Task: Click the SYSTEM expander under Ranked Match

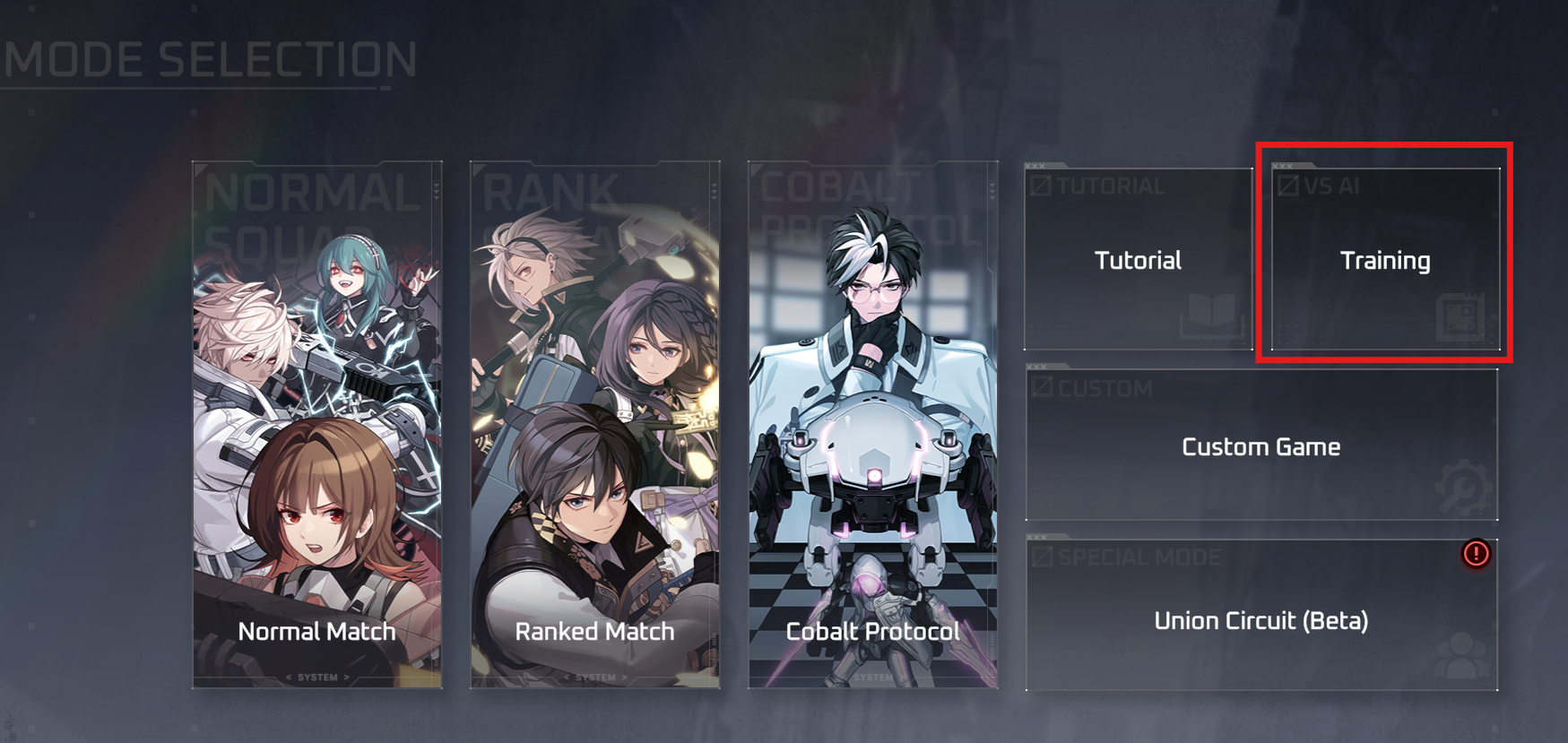Action: [x=594, y=678]
